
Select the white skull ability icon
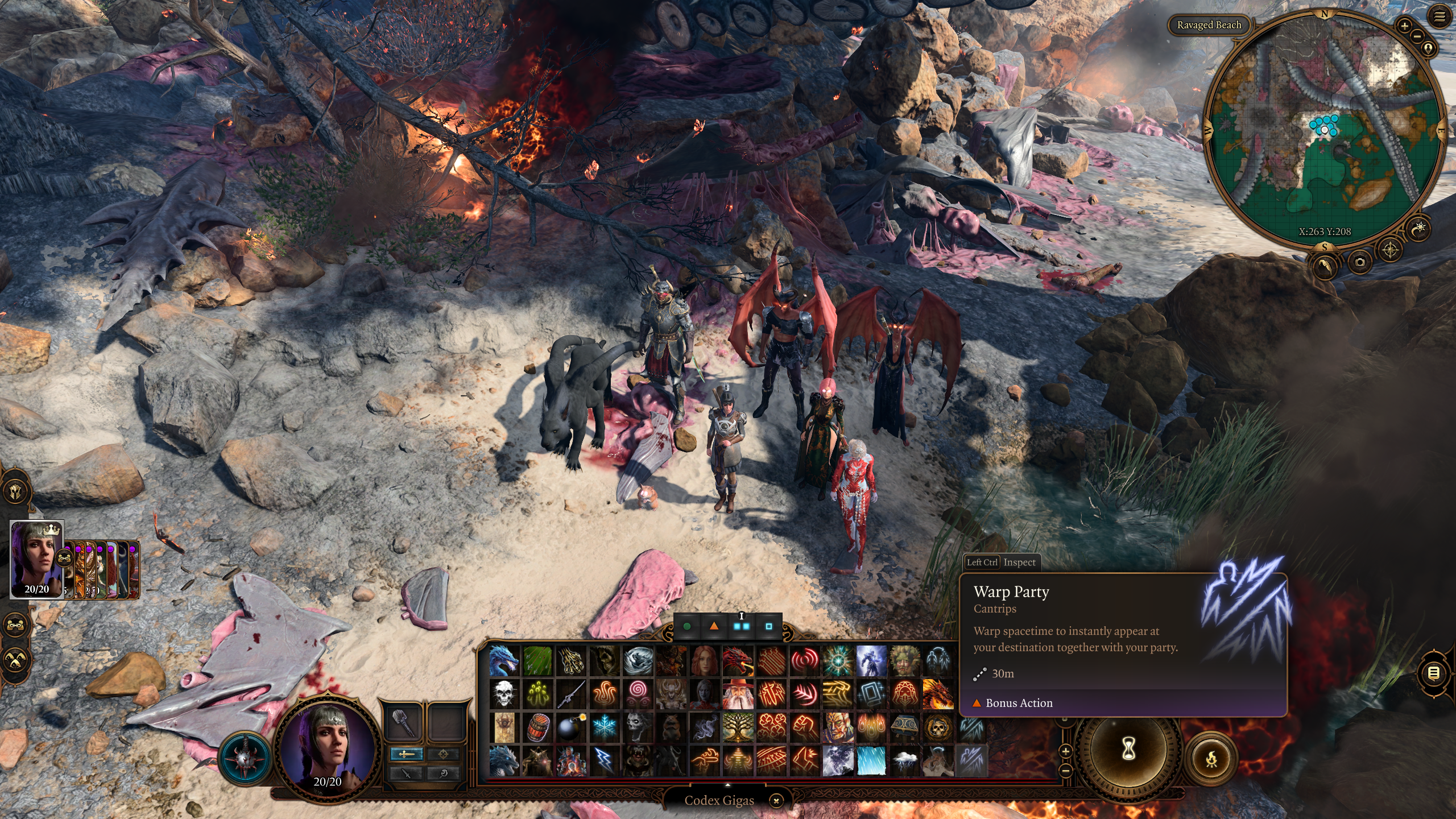(504, 694)
